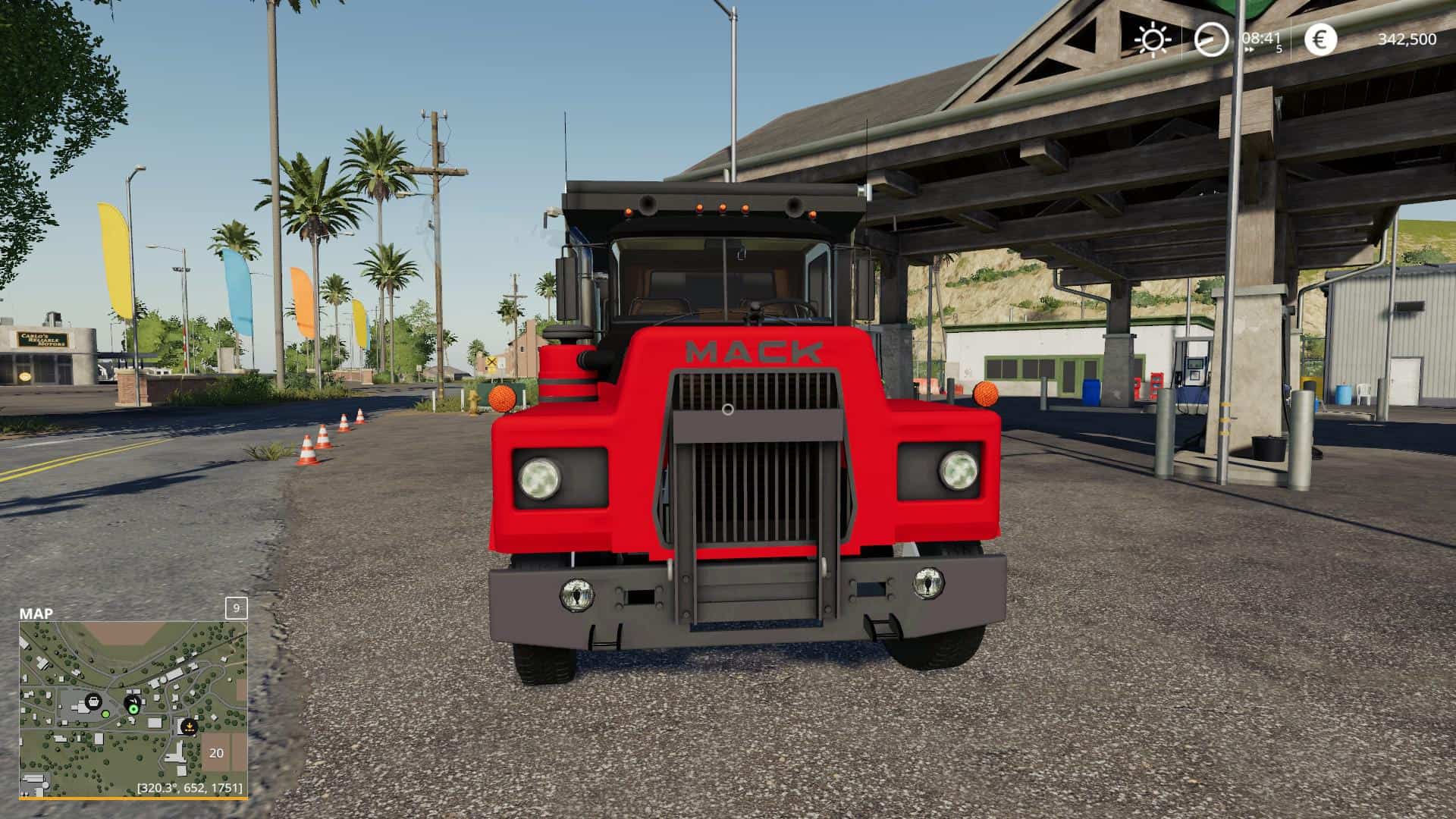Click the Euro currency icon
Screen dimensions: 1456x819
click(1321, 39)
